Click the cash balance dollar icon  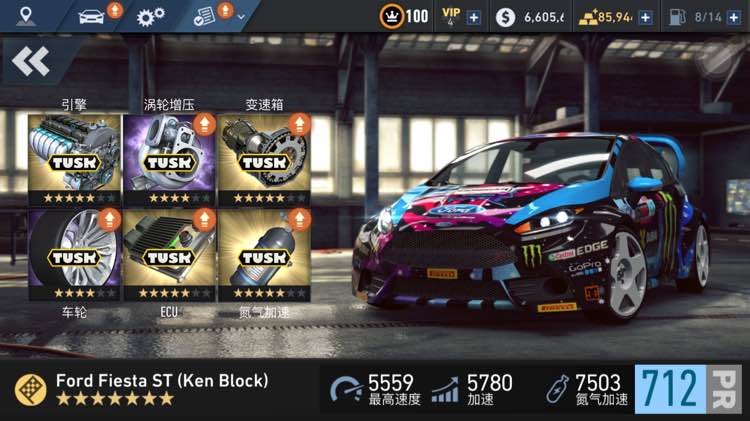(x=506, y=17)
